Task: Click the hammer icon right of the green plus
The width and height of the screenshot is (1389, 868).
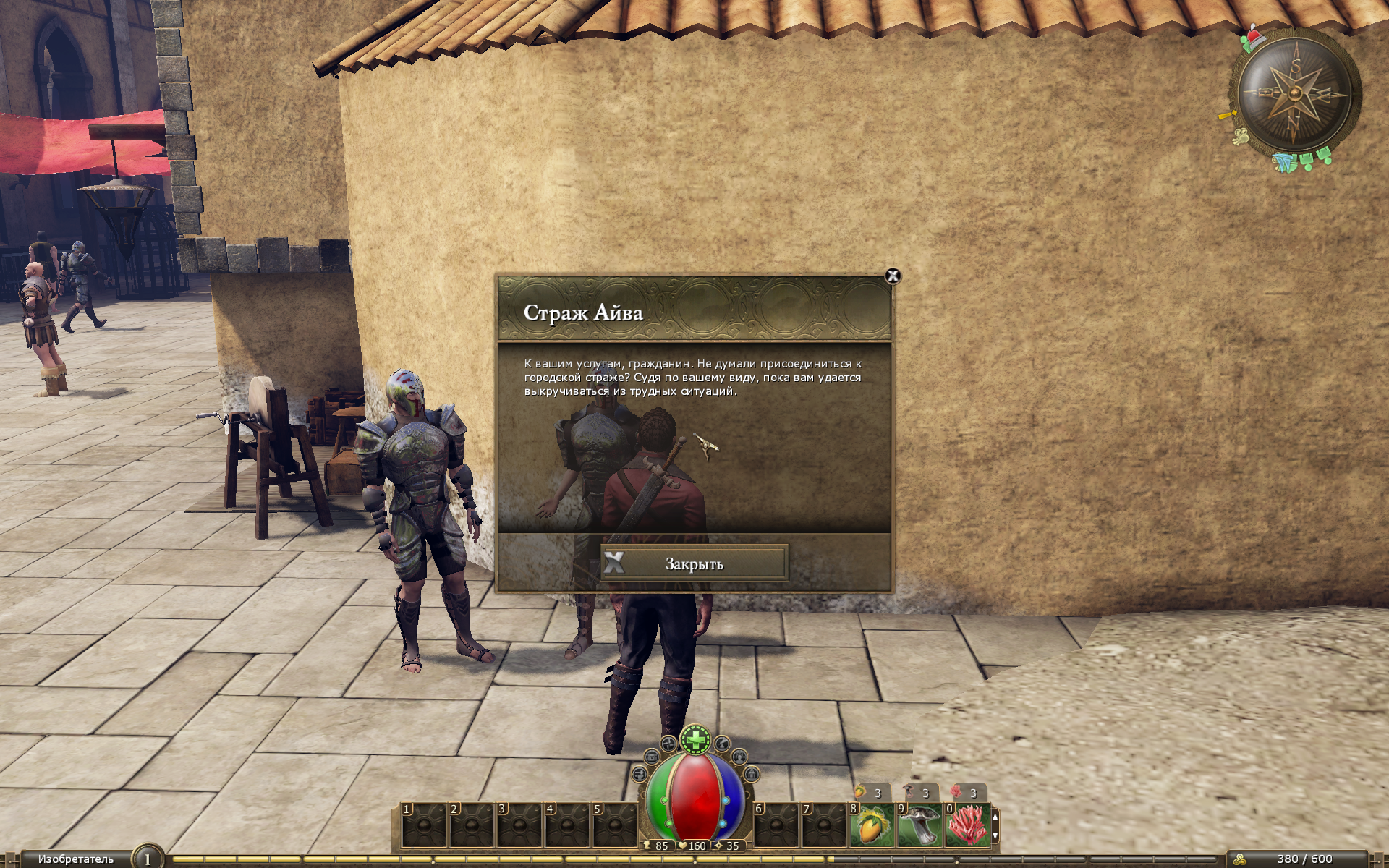Action: click(722, 744)
